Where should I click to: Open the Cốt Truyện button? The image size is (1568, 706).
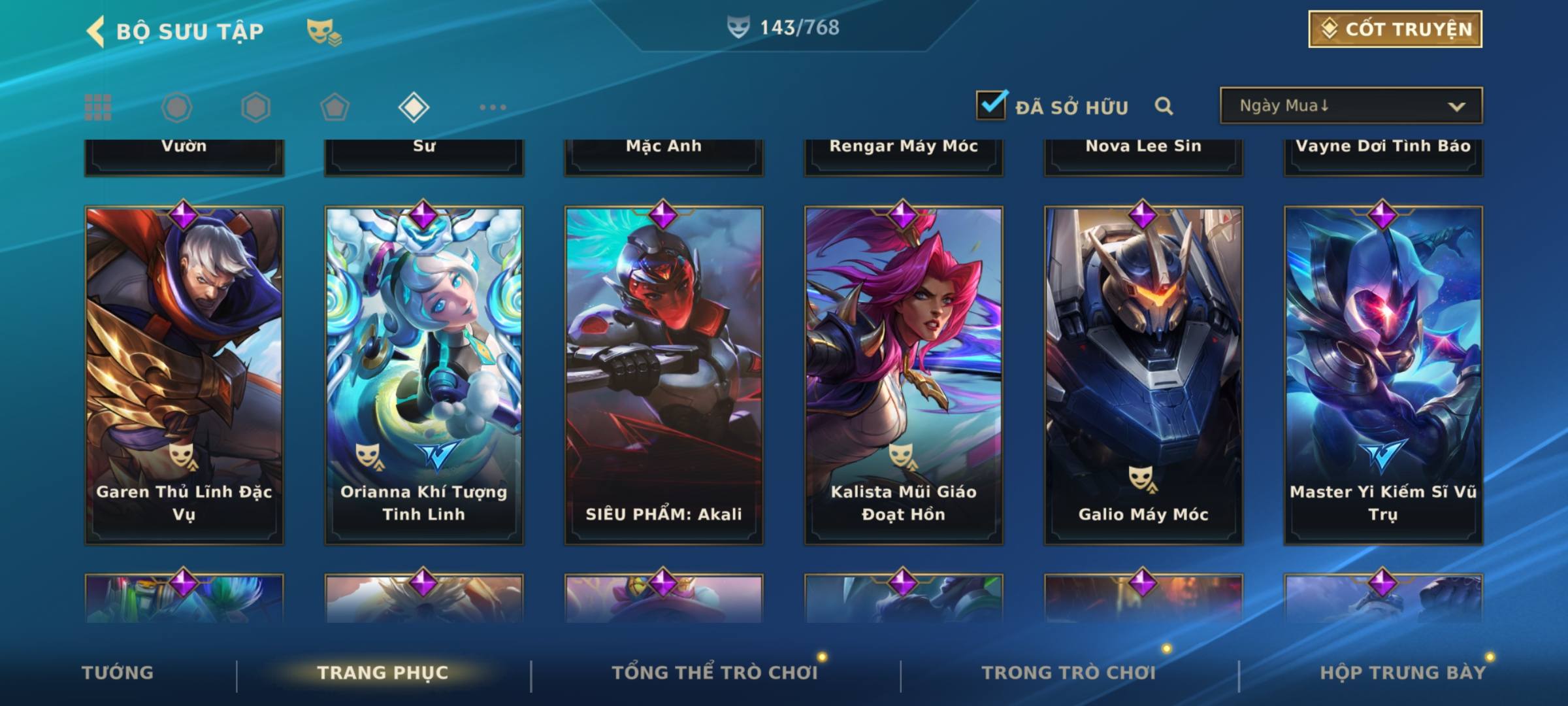pyautogui.click(x=1394, y=29)
